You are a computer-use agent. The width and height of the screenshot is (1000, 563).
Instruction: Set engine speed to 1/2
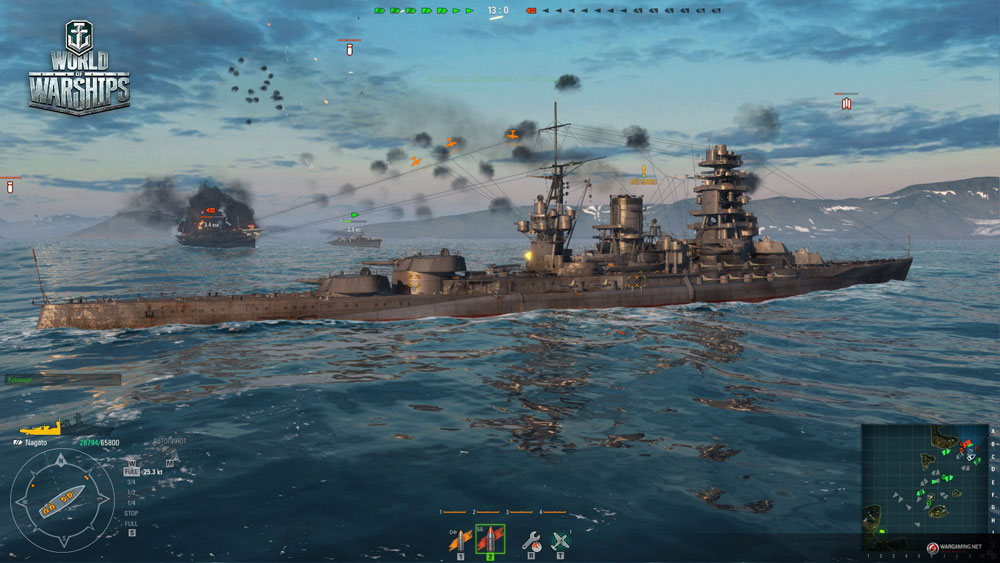tap(131, 492)
